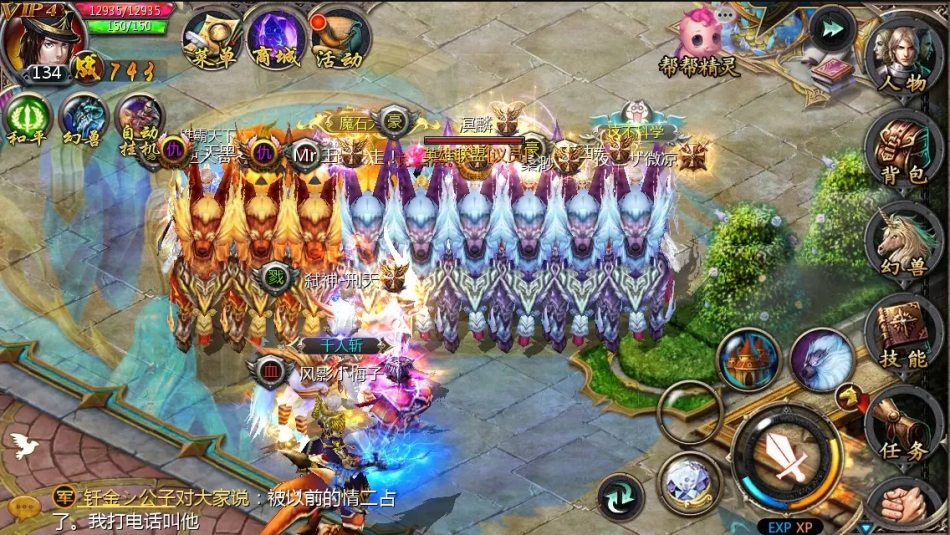The height and width of the screenshot is (535, 950).
Task: Use the castle skill icon
Action: pyautogui.click(x=748, y=360)
